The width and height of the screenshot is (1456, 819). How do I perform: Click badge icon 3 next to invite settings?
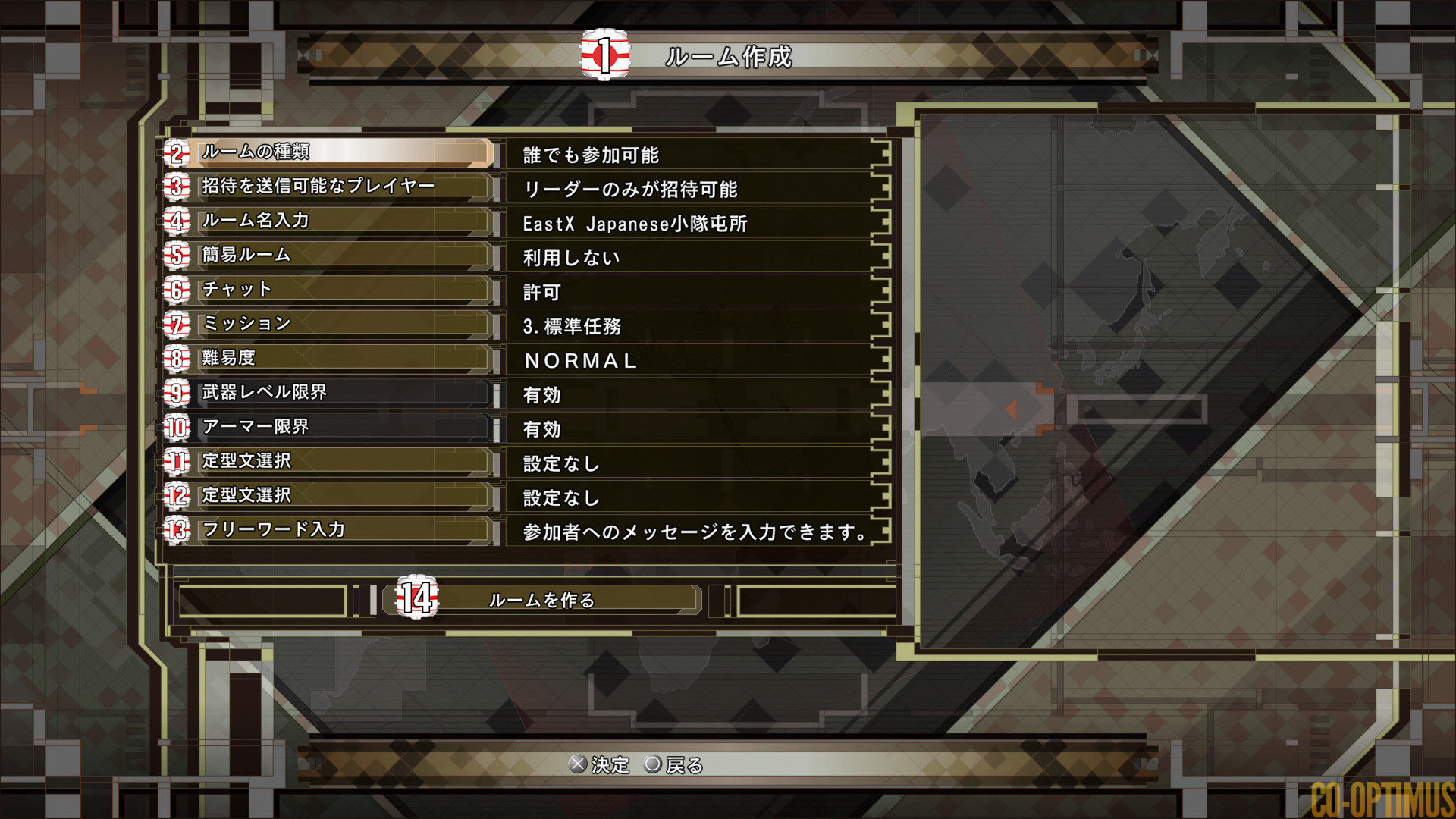(176, 187)
